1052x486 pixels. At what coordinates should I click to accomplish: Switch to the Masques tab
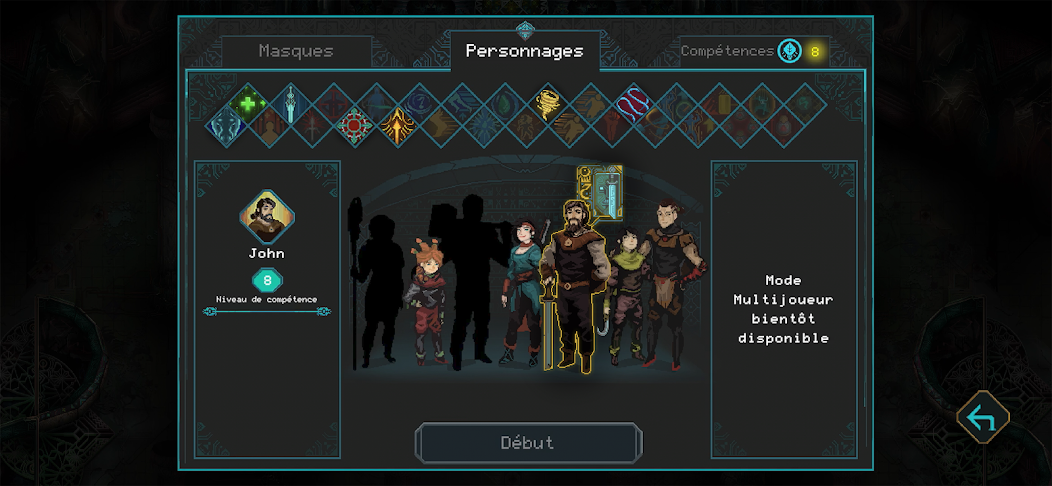(x=296, y=51)
